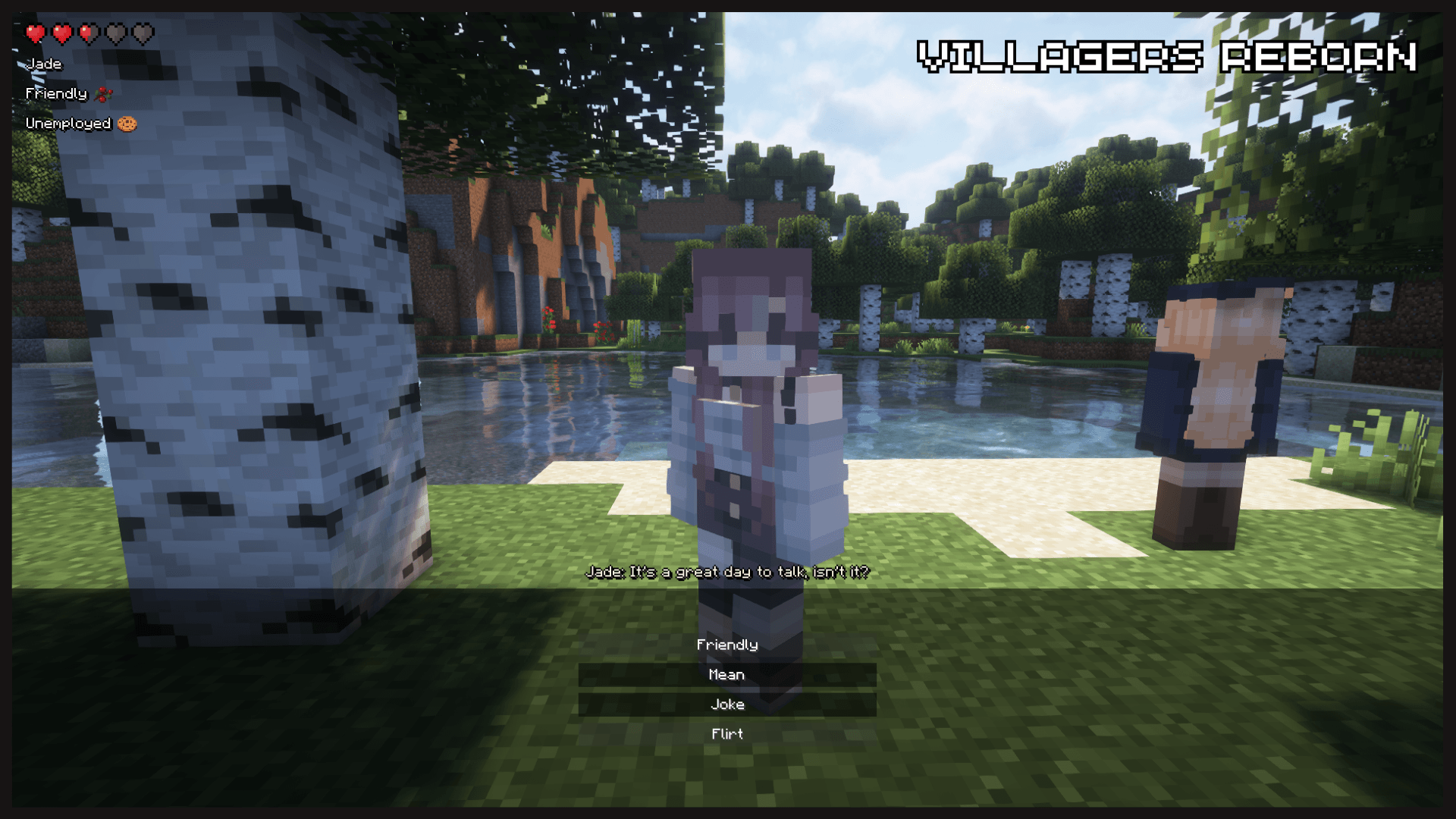
Task: Click the first full heart in Jade's health bar
Action: point(34,33)
